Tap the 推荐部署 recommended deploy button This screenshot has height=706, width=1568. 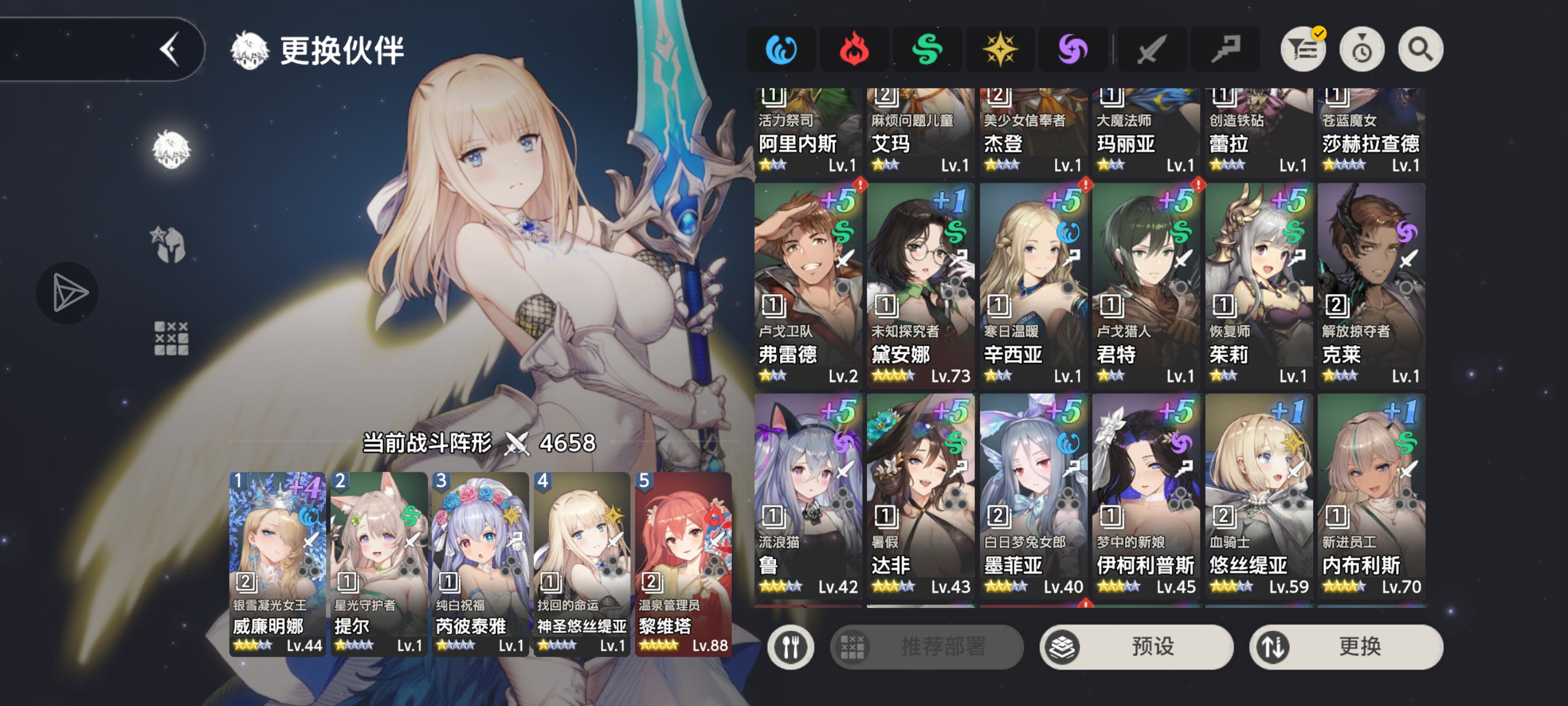pyautogui.click(x=926, y=646)
